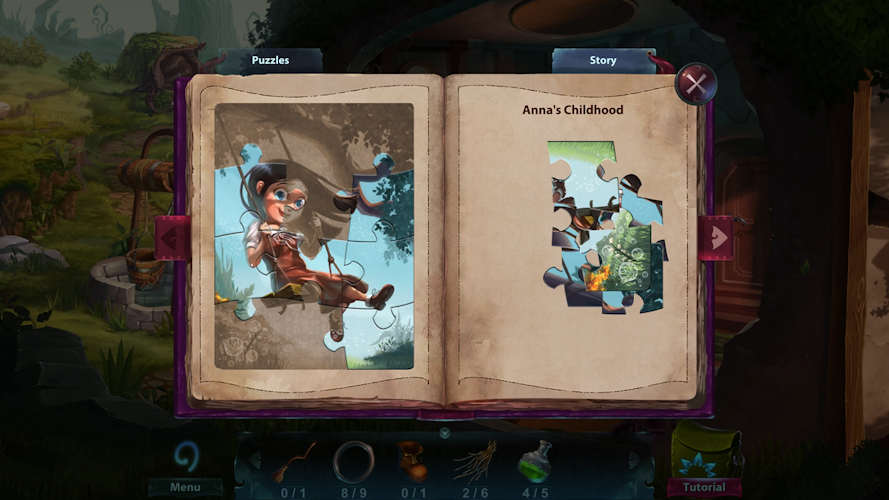Select the broom inventory item

tap(294, 460)
